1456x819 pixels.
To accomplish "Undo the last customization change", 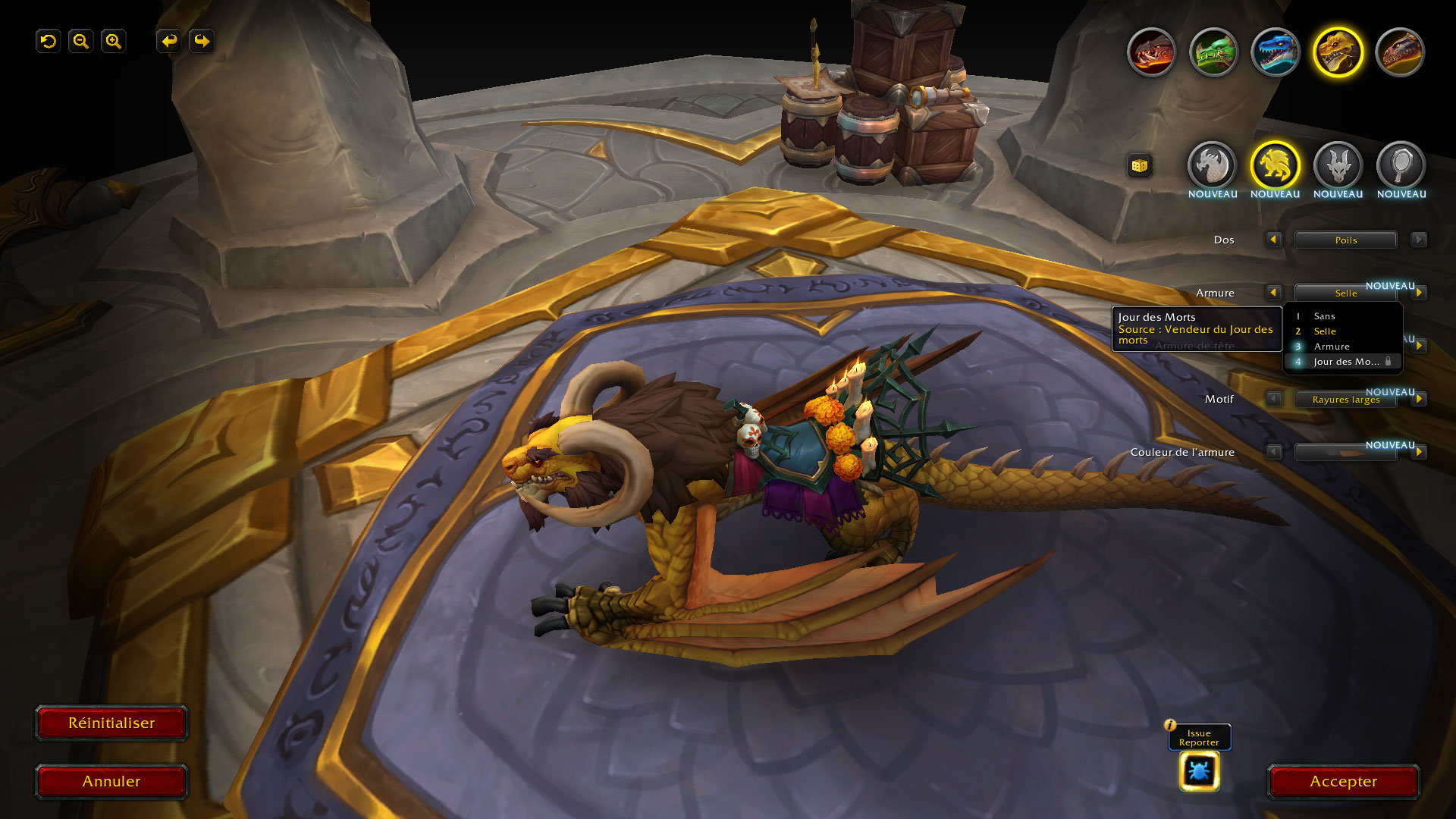I will [x=169, y=41].
